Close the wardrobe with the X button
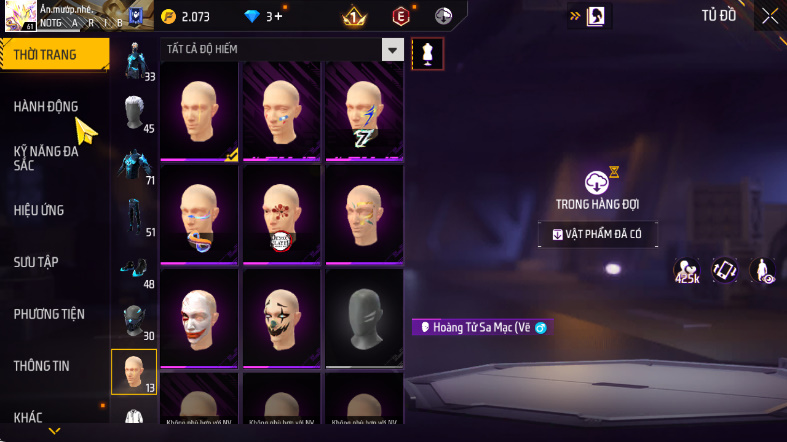Screen dimensions: 787x442 pyautogui.click(x=769, y=15)
